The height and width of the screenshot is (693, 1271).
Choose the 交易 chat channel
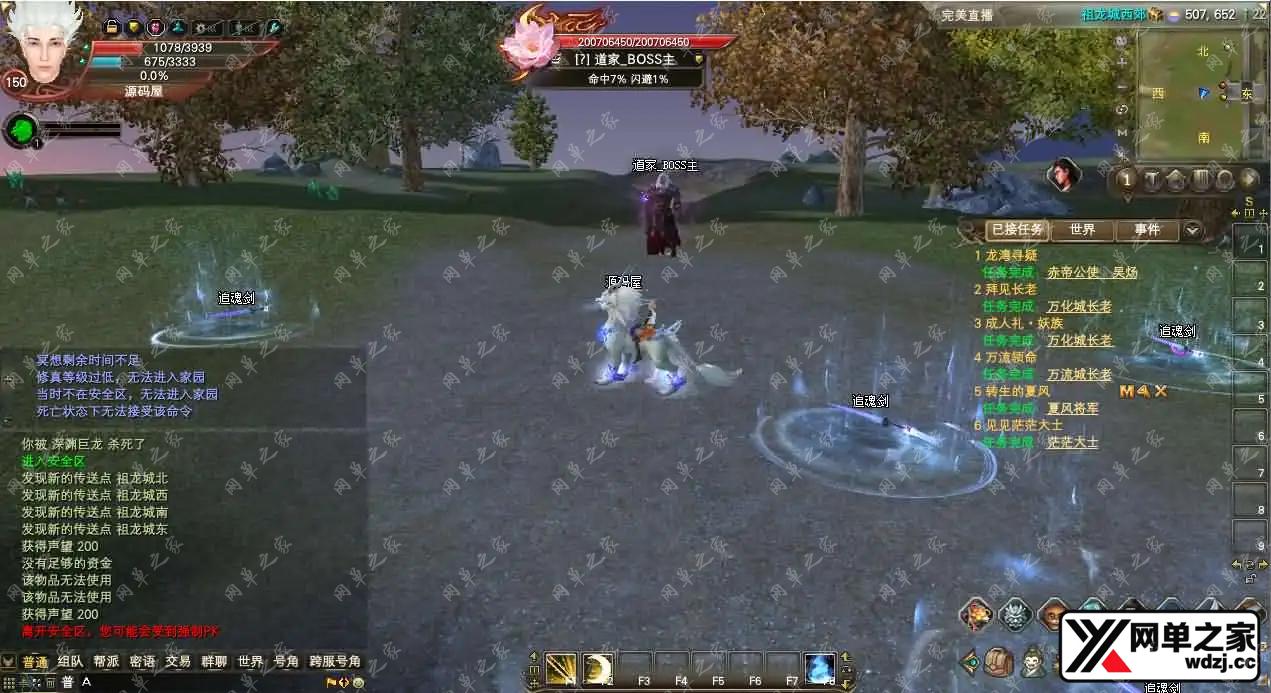178,662
